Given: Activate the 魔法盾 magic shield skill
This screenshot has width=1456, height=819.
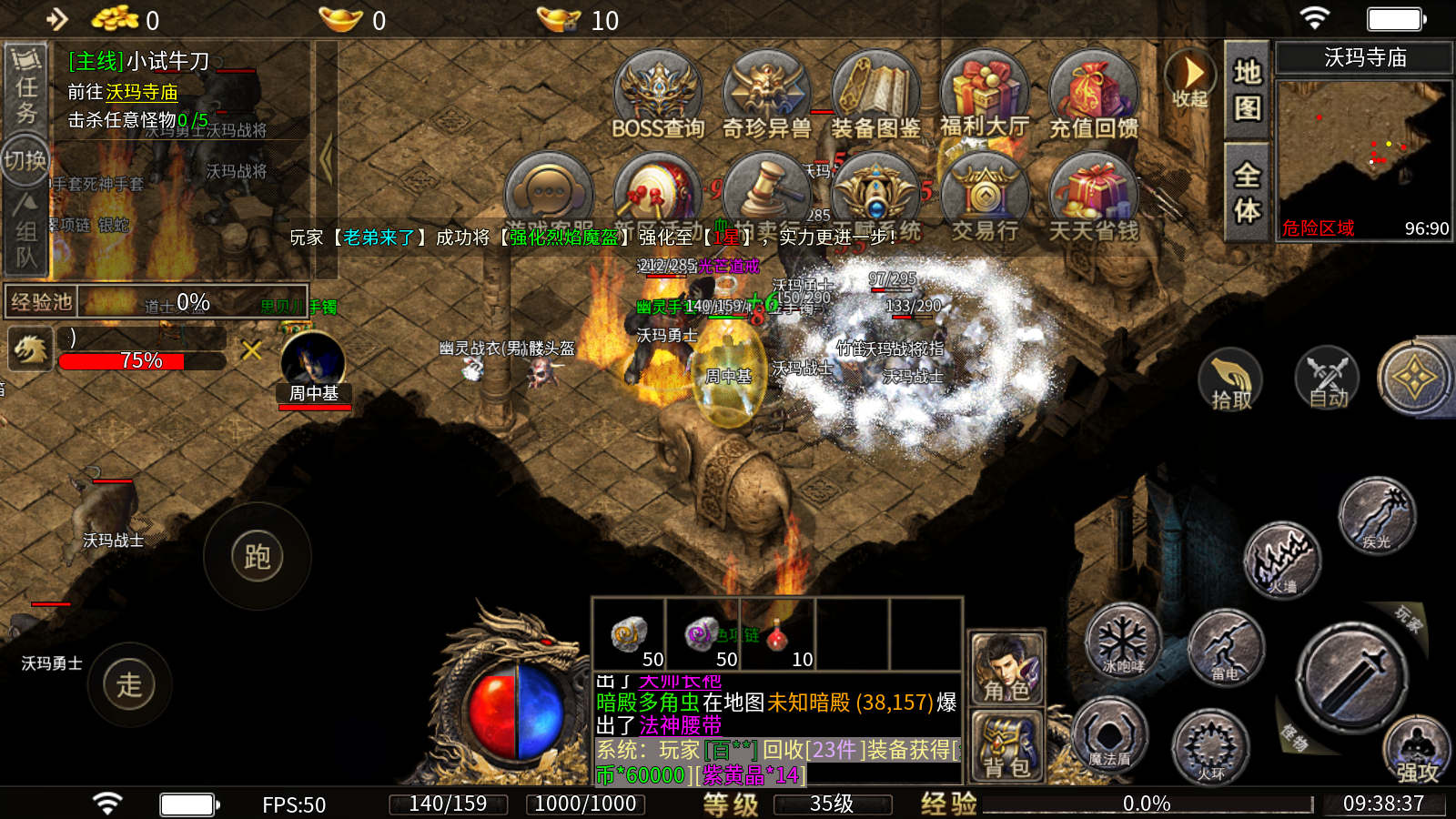Looking at the screenshot, I should [1109, 735].
